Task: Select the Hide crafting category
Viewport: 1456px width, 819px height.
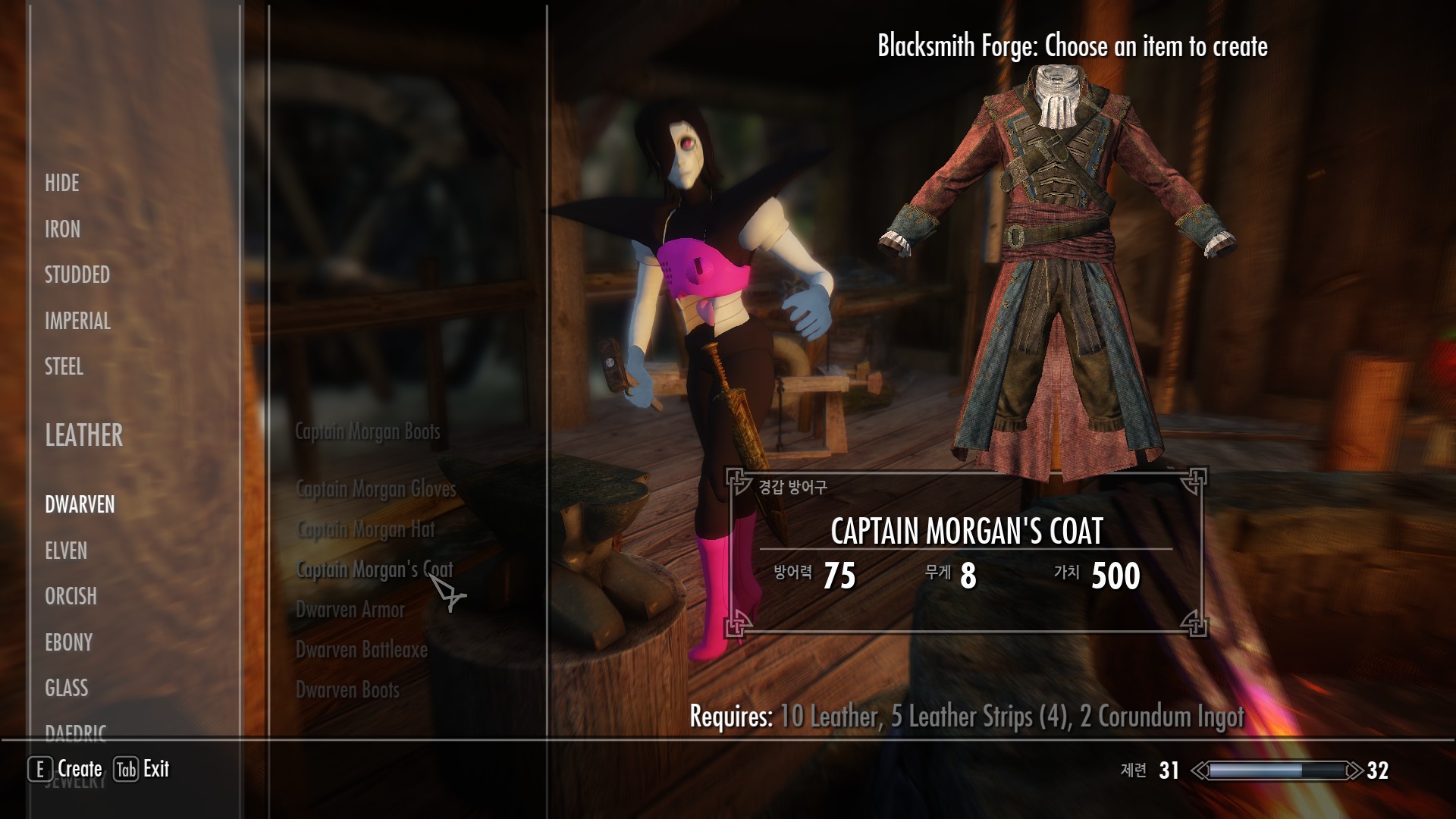Action: [x=62, y=184]
